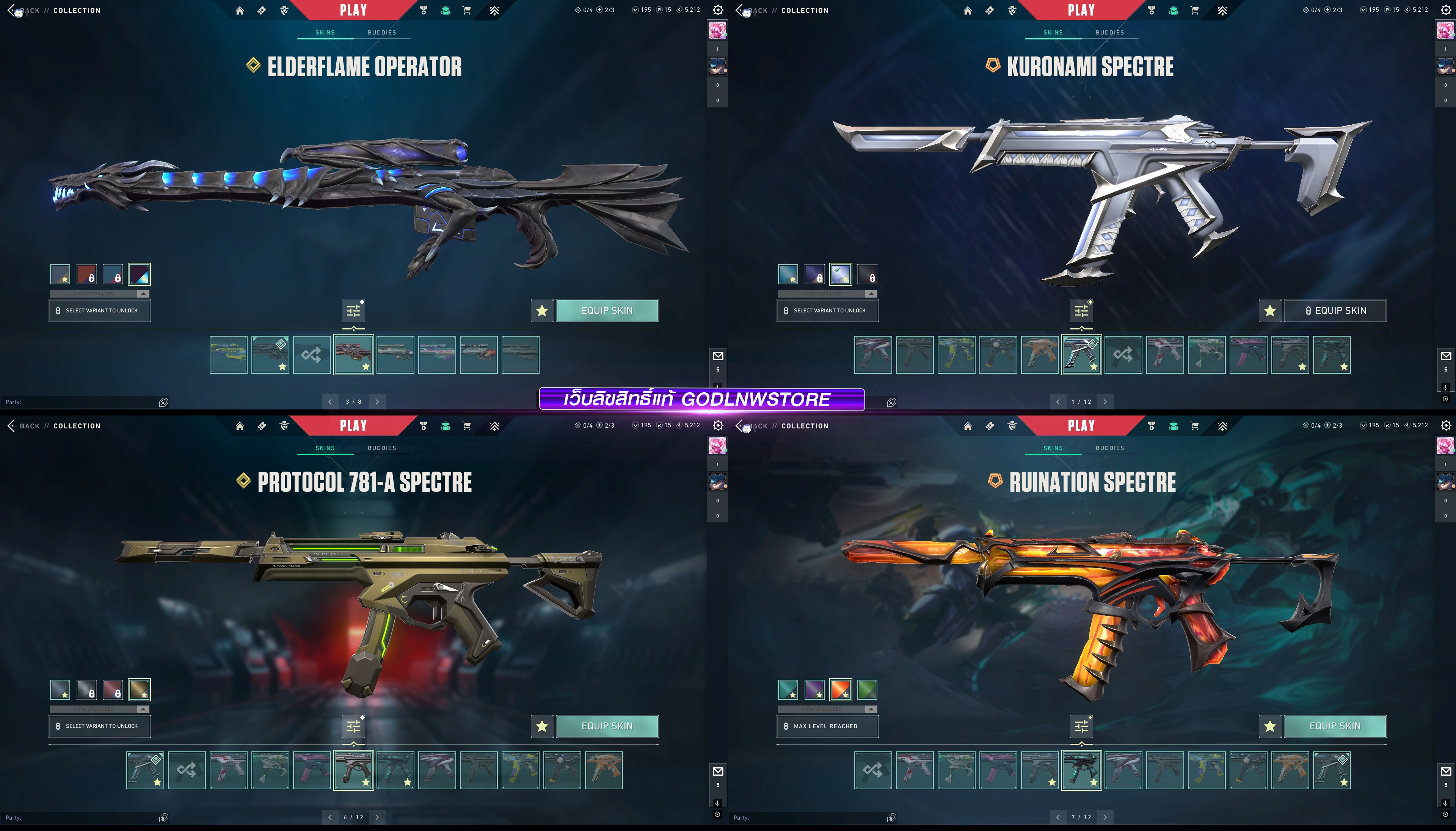Go to next page of the 3 / 8 pager
The width and height of the screenshot is (1456, 831).
[x=377, y=402]
